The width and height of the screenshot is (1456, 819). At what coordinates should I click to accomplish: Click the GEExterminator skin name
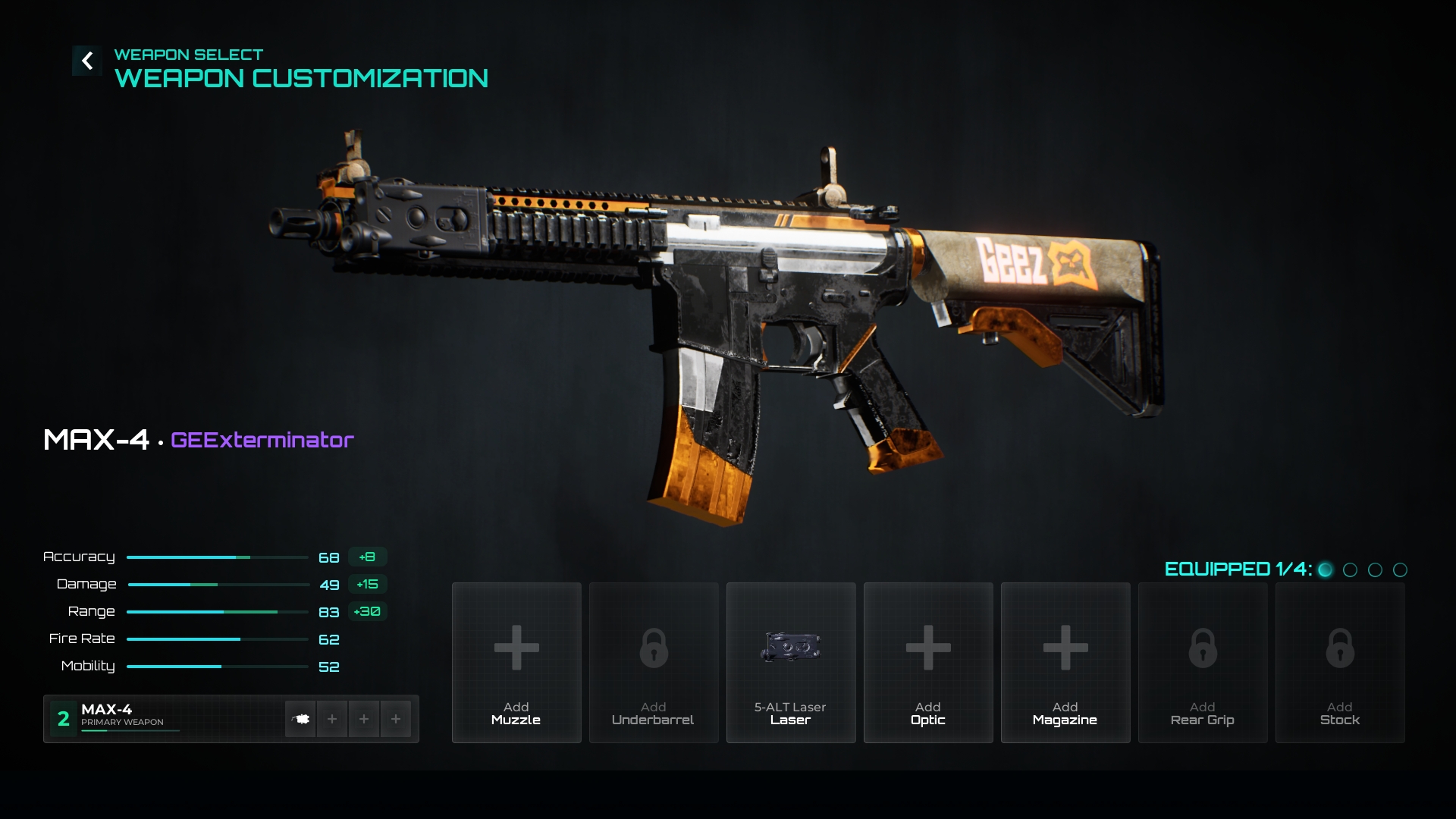(x=262, y=440)
